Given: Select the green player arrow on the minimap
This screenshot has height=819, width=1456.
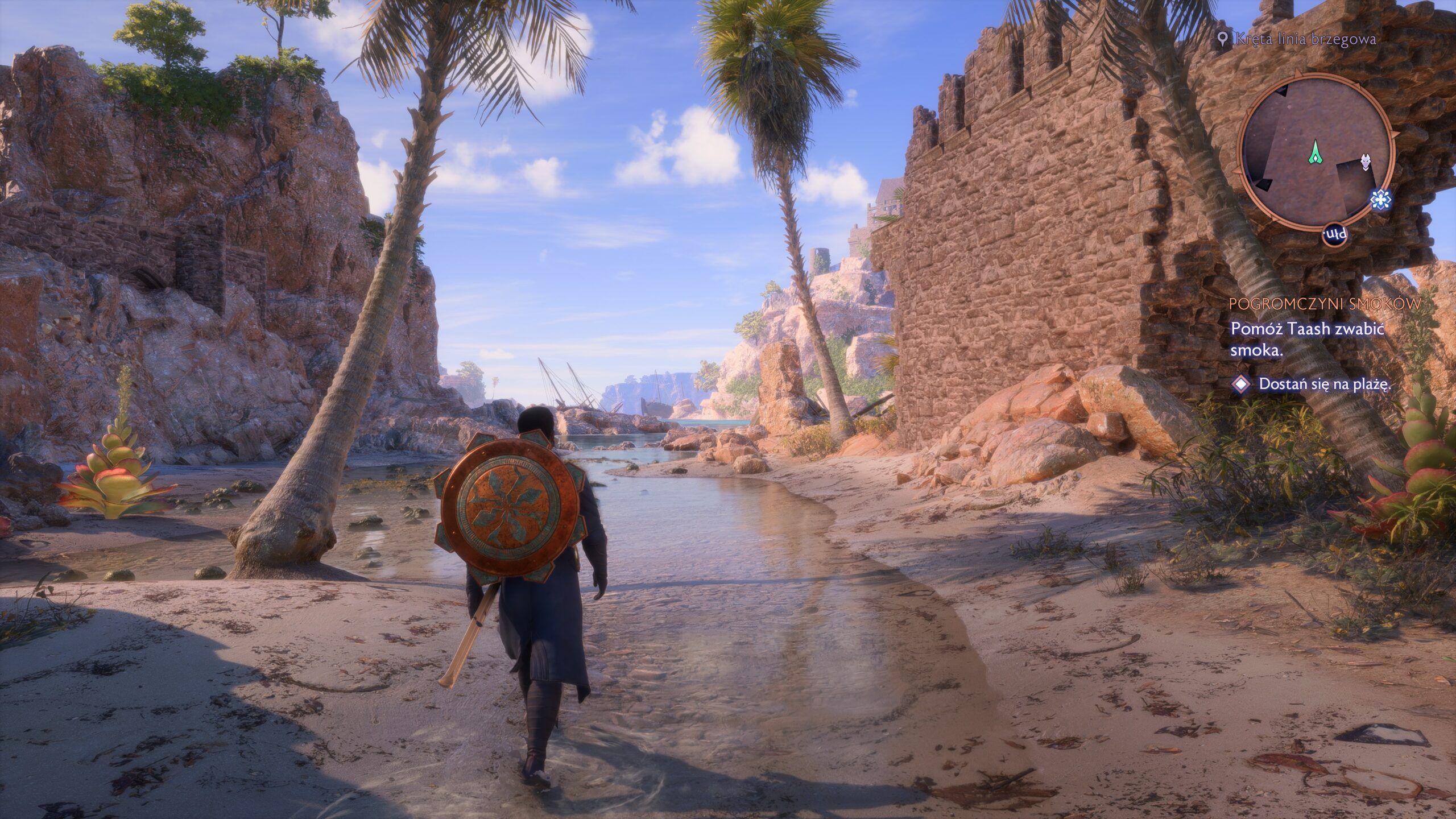Looking at the screenshot, I should [1316, 154].
